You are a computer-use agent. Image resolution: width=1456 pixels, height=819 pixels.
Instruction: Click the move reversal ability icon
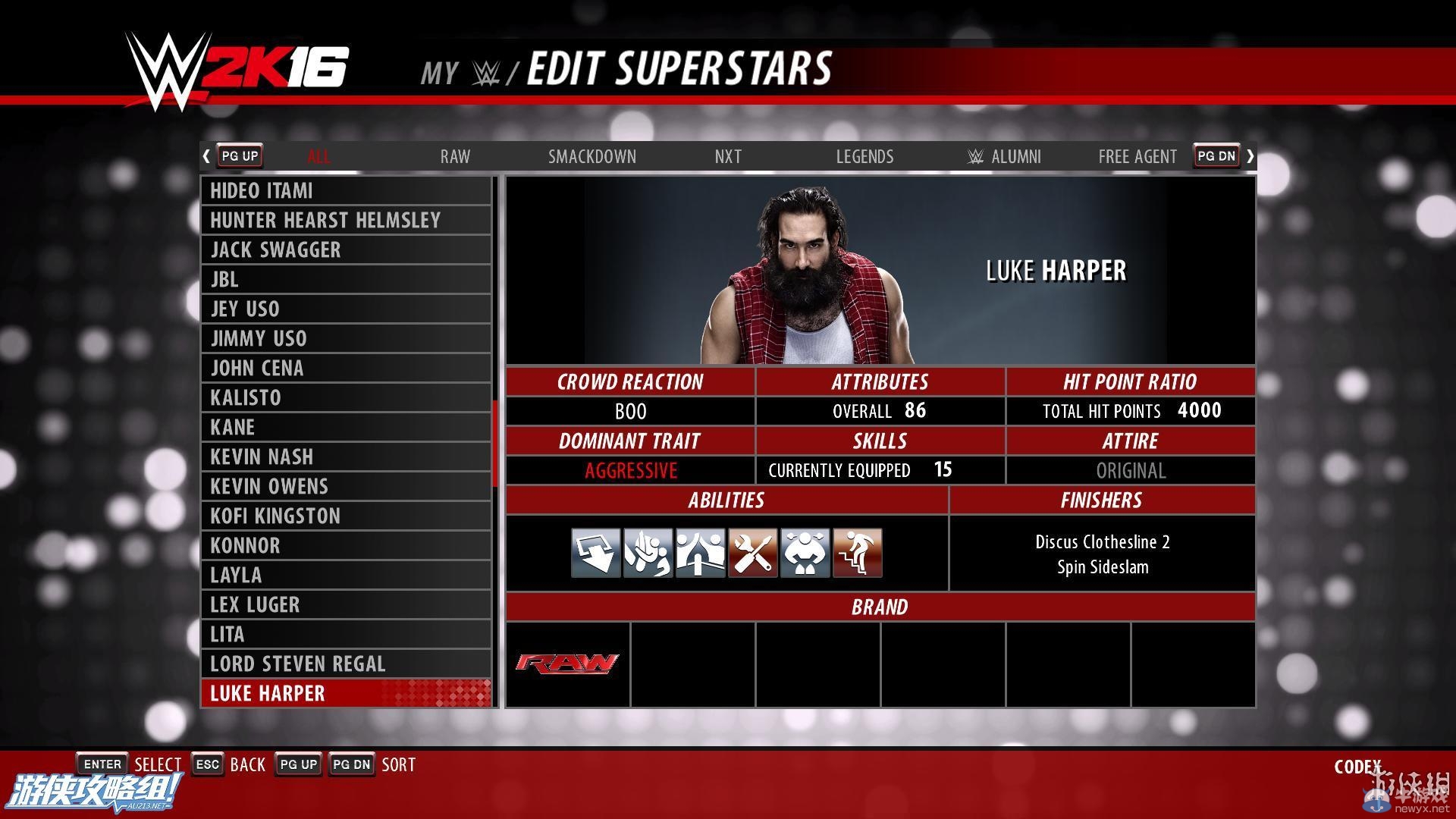(648, 552)
